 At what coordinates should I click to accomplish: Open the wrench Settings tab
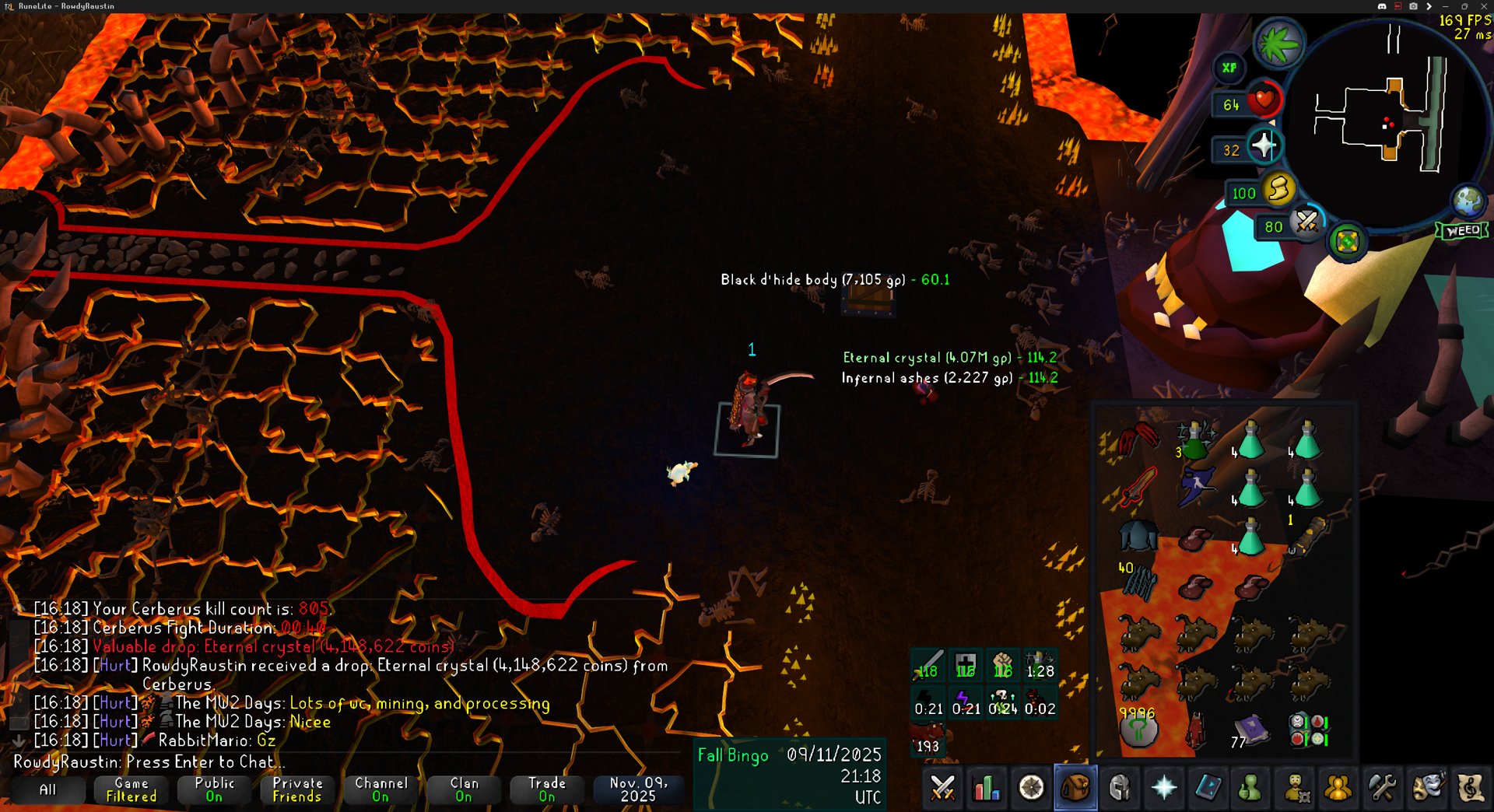coord(1382,788)
